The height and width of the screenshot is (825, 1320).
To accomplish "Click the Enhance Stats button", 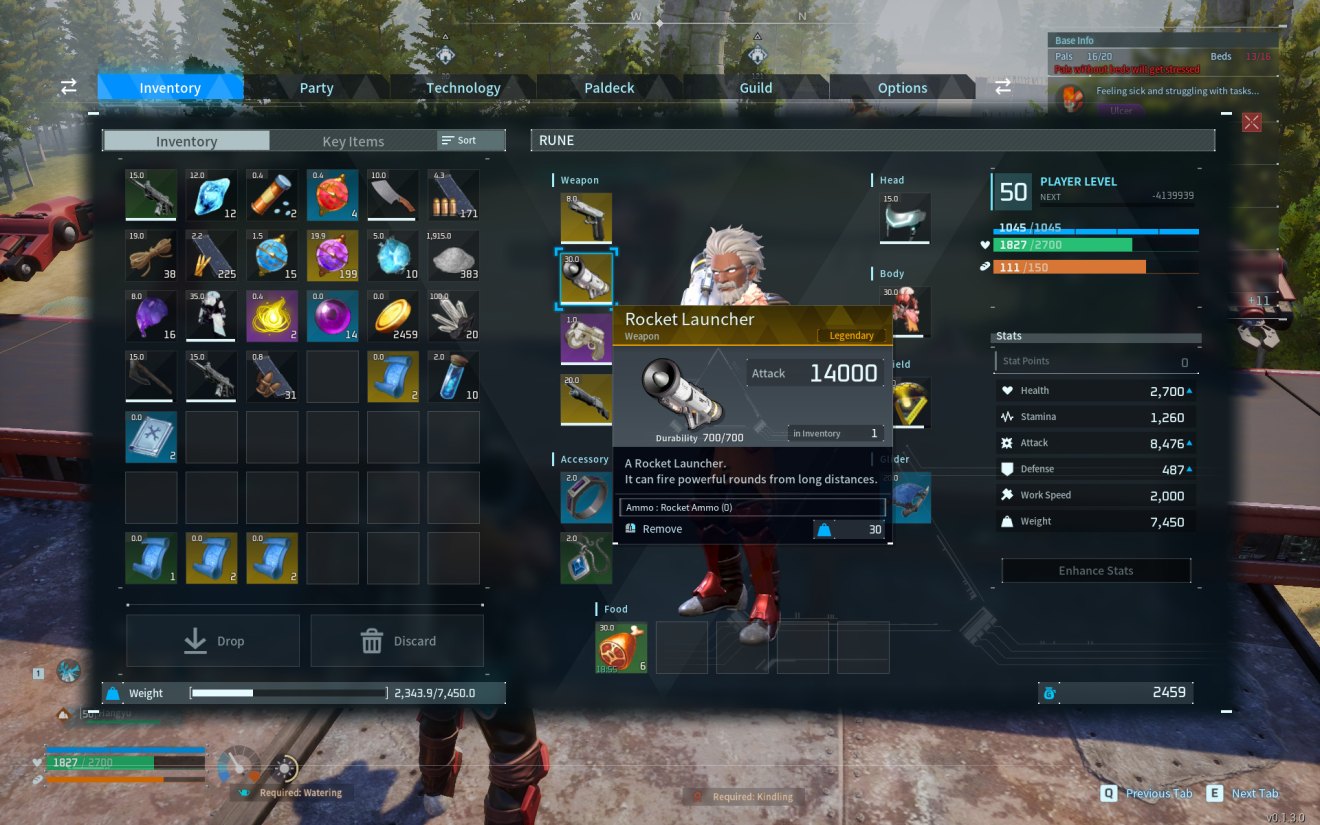I will [x=1095, y=570].
